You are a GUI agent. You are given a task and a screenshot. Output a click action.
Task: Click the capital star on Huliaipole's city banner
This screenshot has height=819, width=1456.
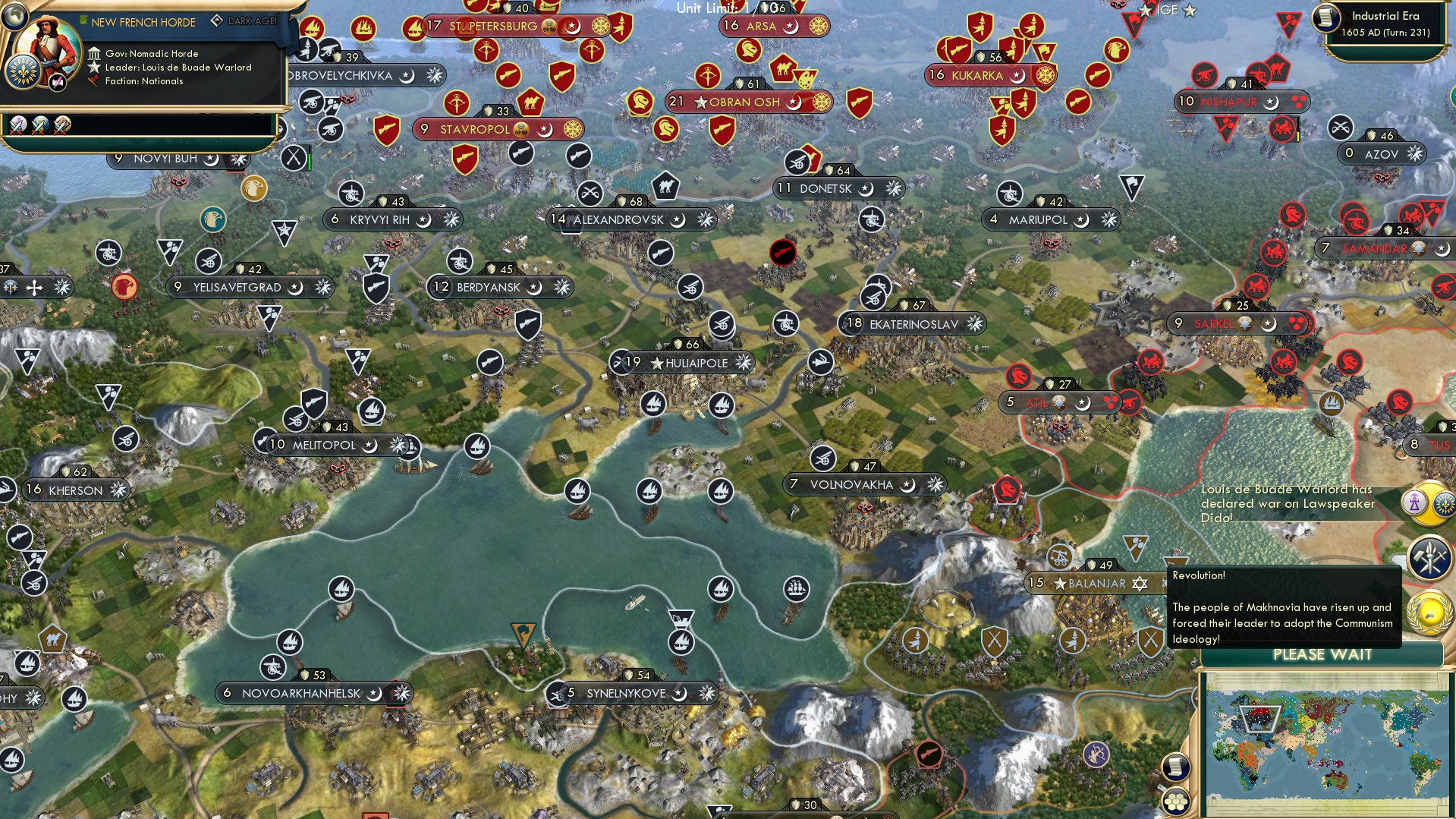pos(656,363)
